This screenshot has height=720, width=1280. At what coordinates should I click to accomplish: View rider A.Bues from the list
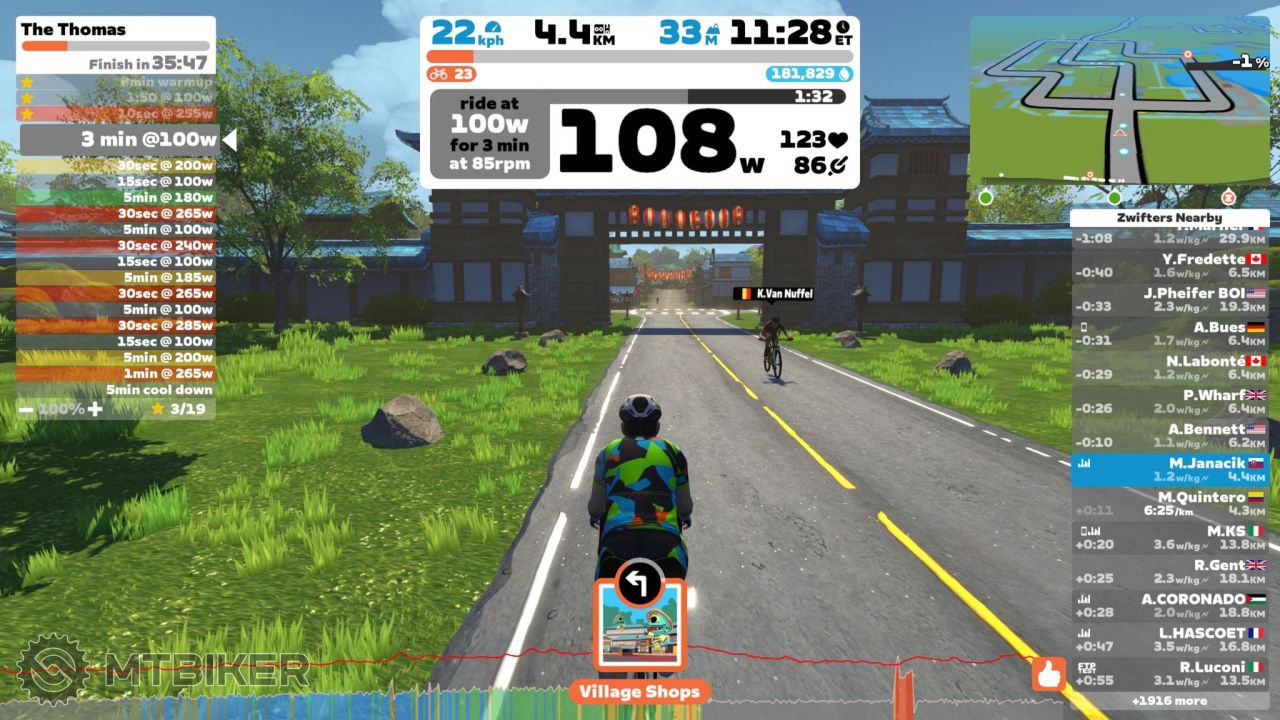tap(1169, 333)
